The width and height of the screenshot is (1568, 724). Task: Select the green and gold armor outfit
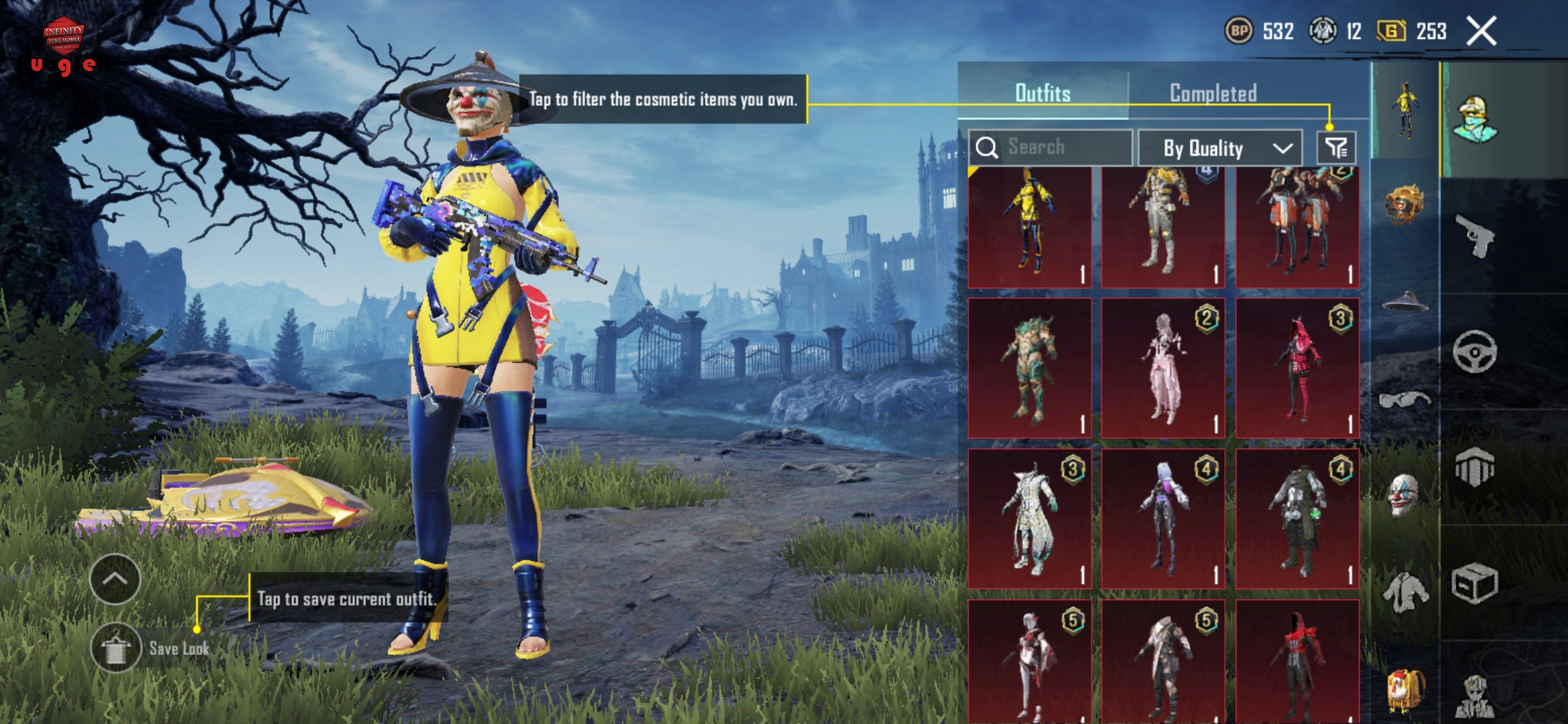(x=1030, y=369)
